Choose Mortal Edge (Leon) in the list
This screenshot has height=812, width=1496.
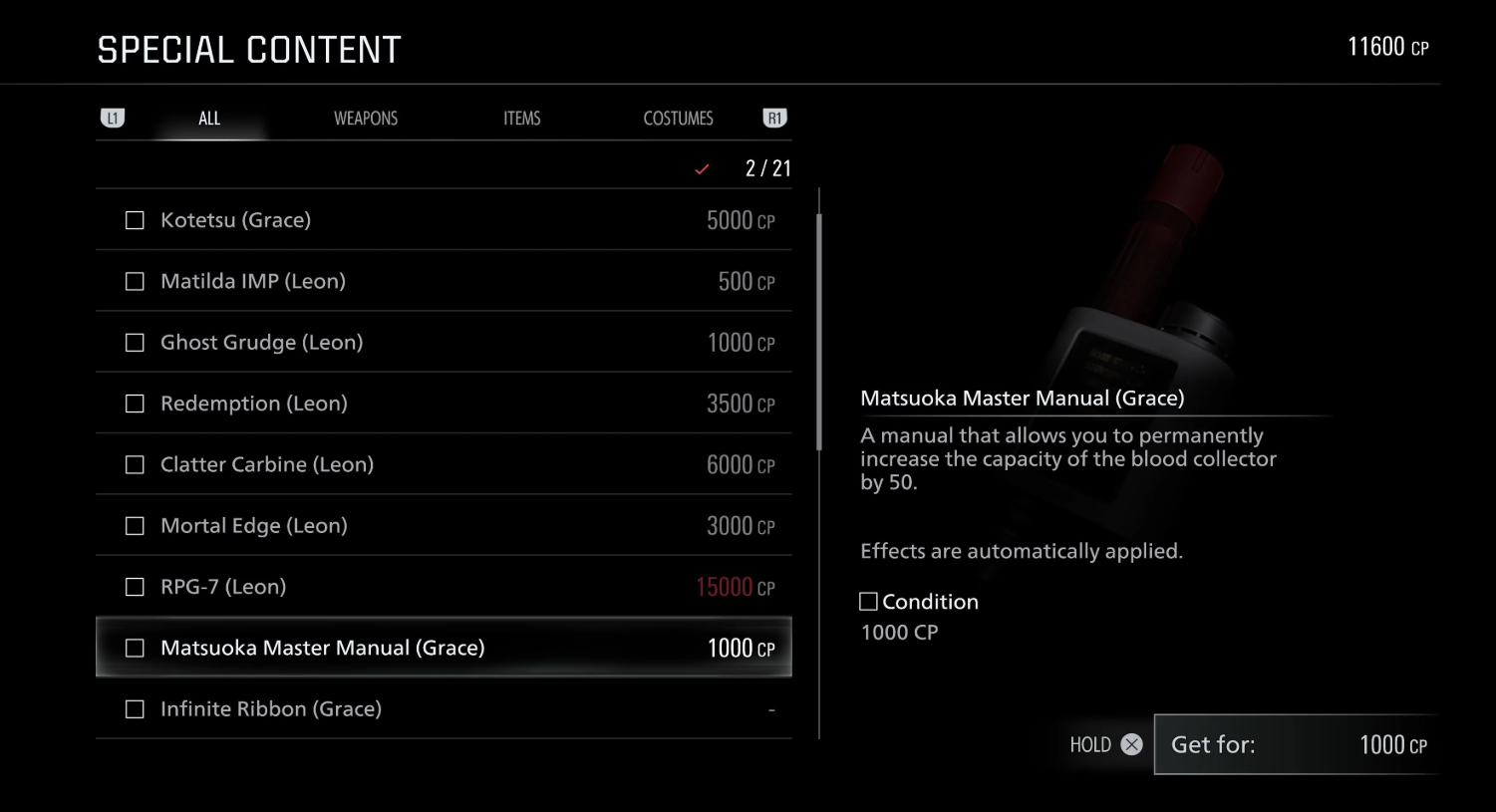[x=444, y=526]
